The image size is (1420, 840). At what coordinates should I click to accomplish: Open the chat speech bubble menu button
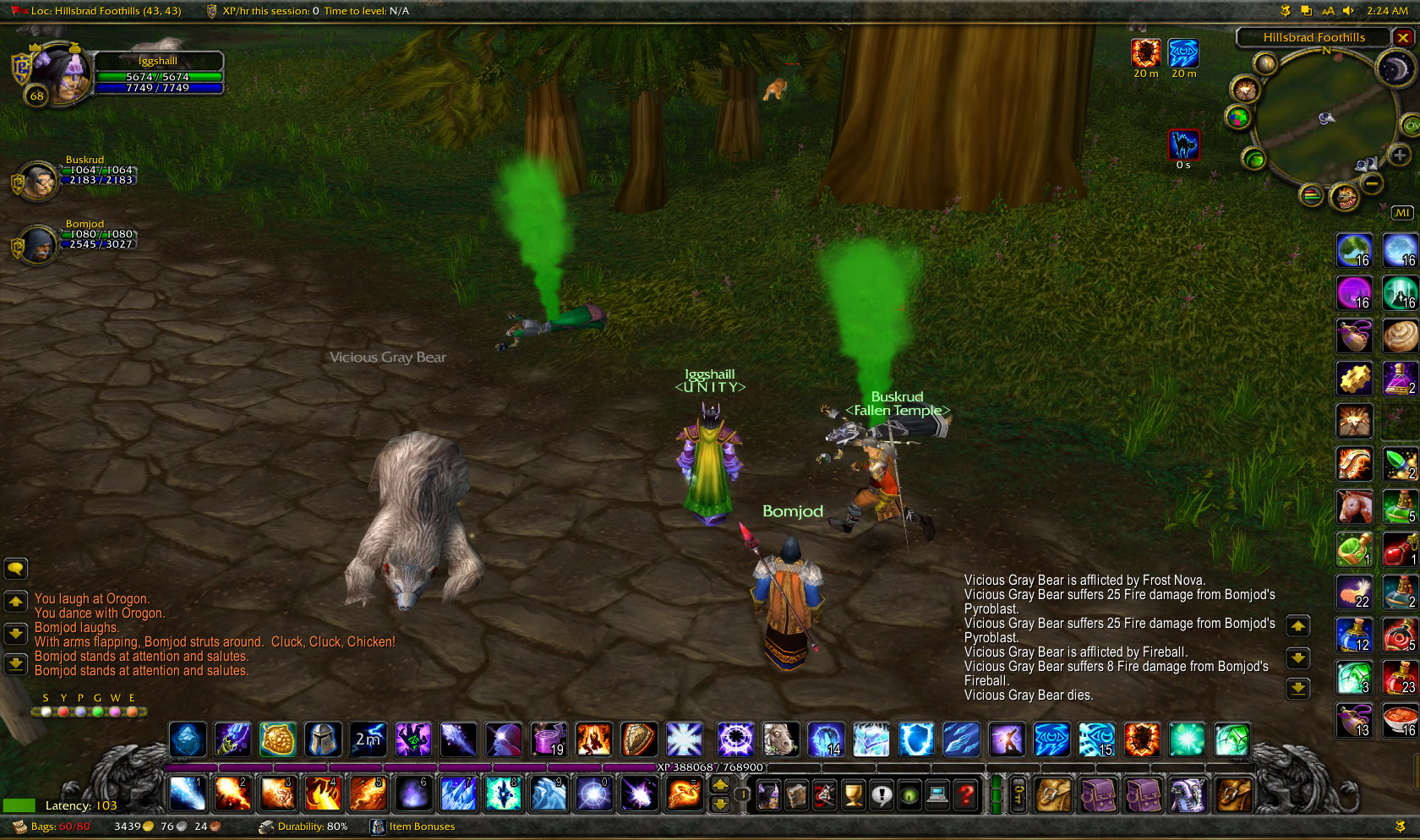pos(16,569)
